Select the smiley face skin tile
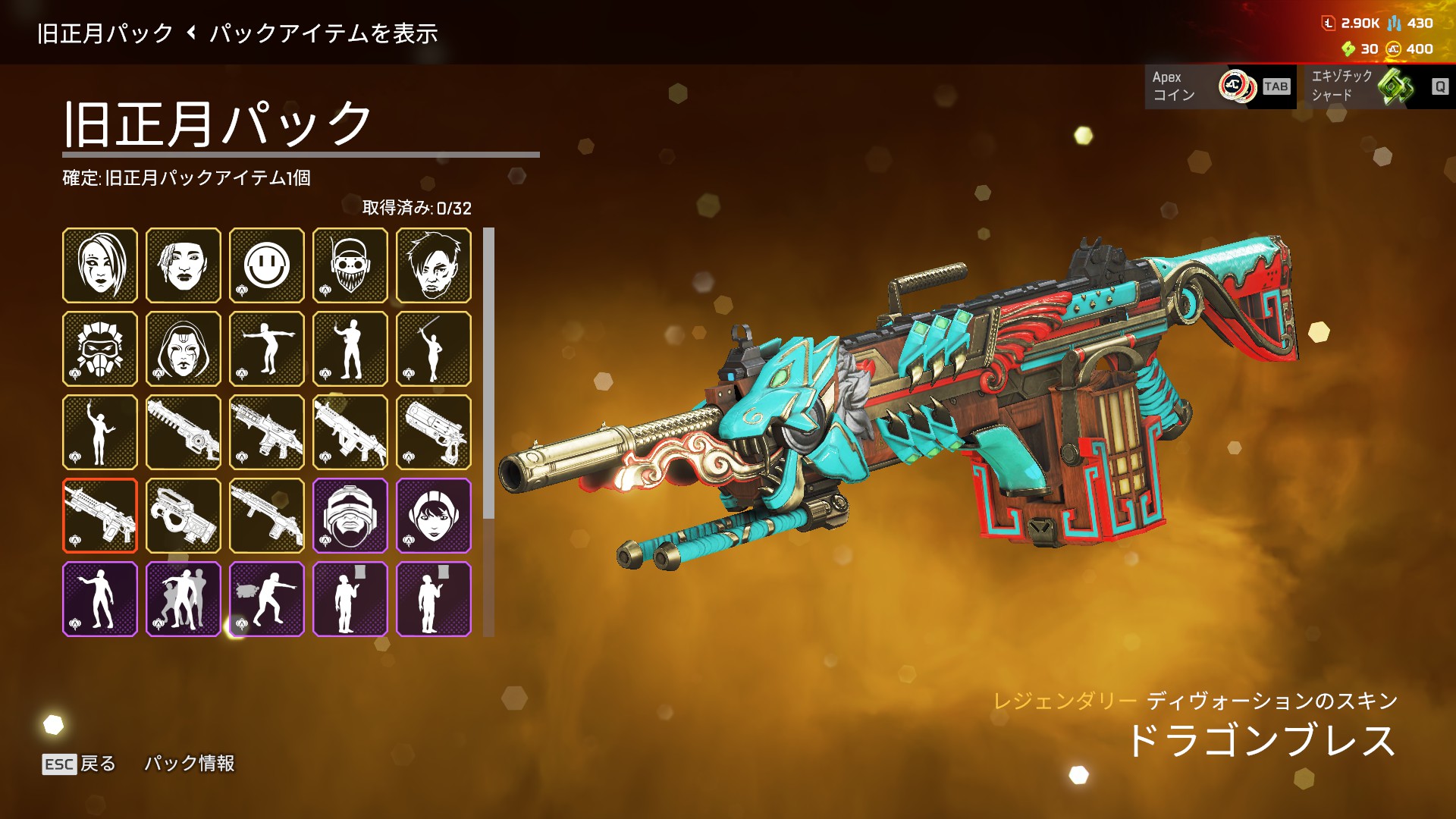This screenshot has height=819, width=1456. [x=267, y=265]
